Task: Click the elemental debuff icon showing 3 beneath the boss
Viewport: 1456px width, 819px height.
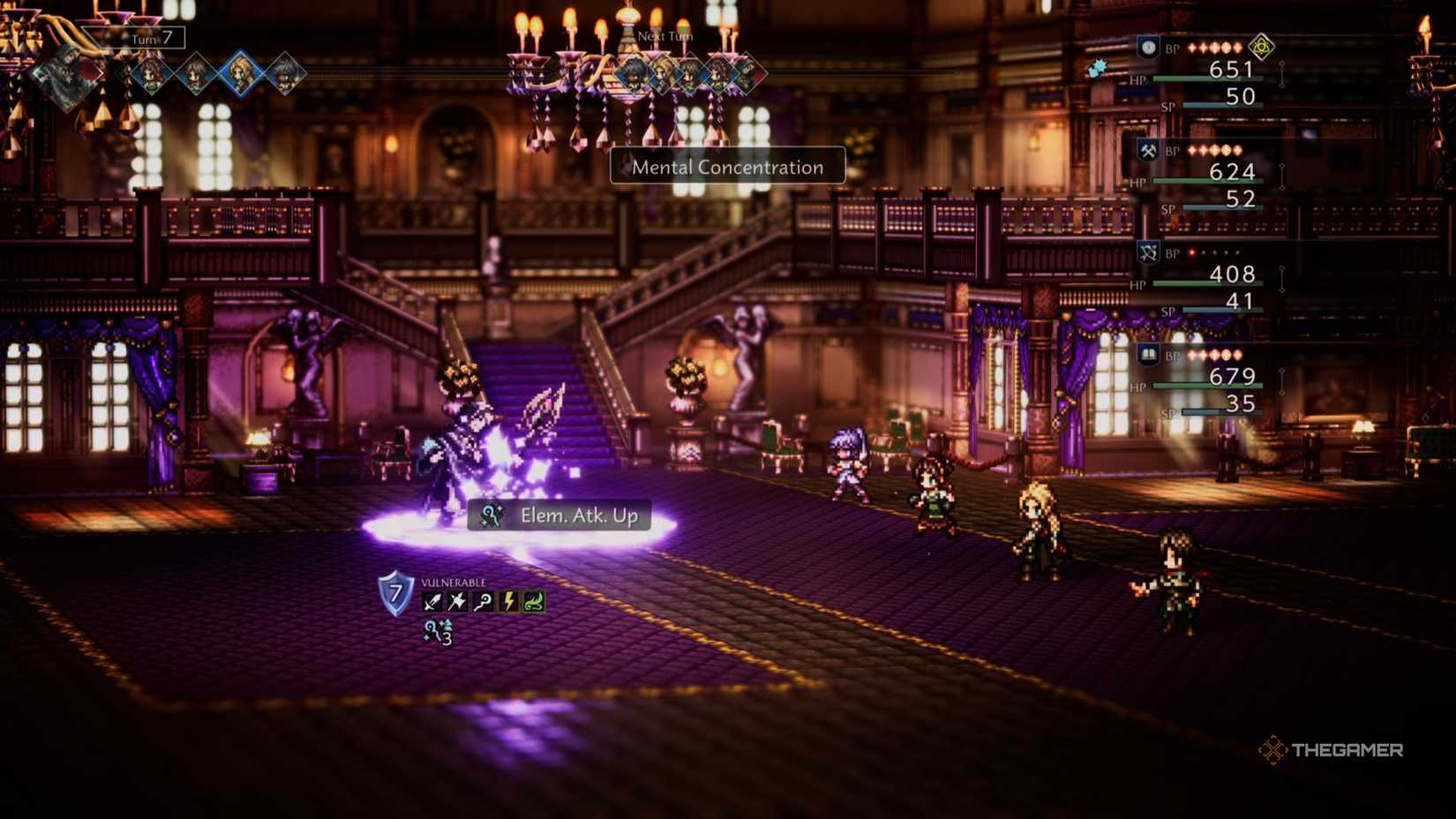Action: coord(438,632)
